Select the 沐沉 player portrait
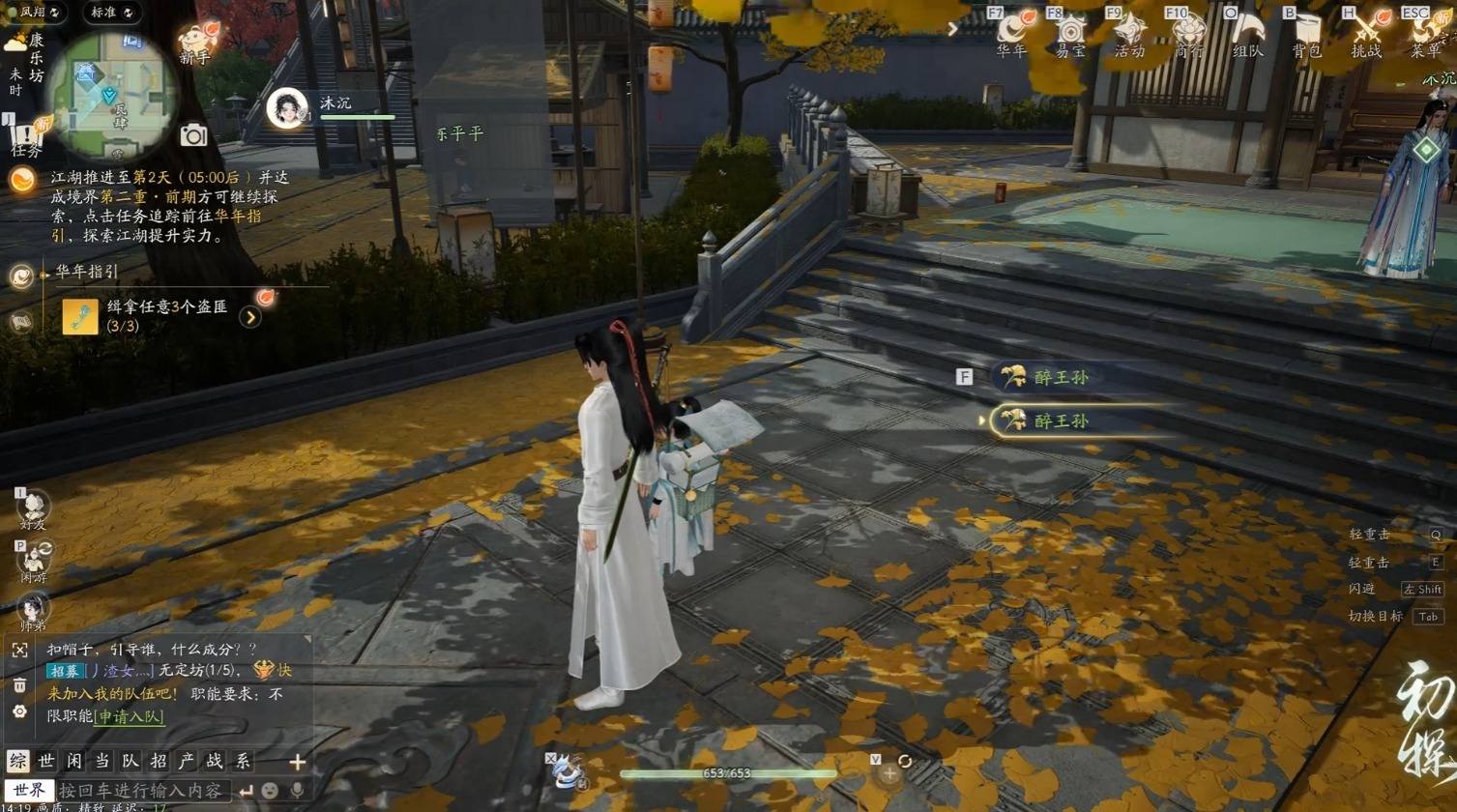The height and width of the screenshot is (812, 1457). (x=287, y=107)
